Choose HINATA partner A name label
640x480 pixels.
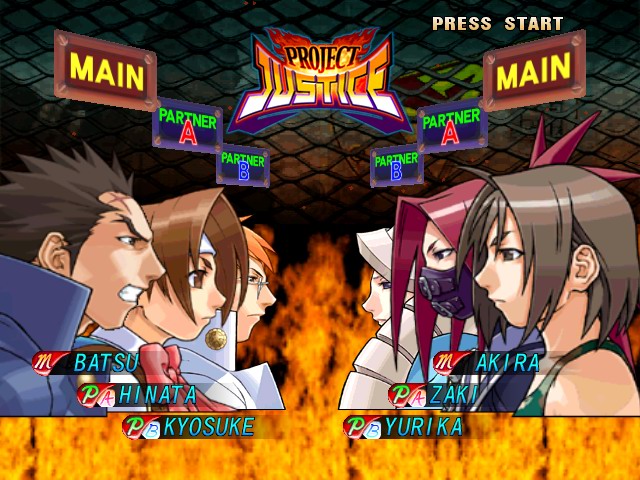[x=157, y=394]
